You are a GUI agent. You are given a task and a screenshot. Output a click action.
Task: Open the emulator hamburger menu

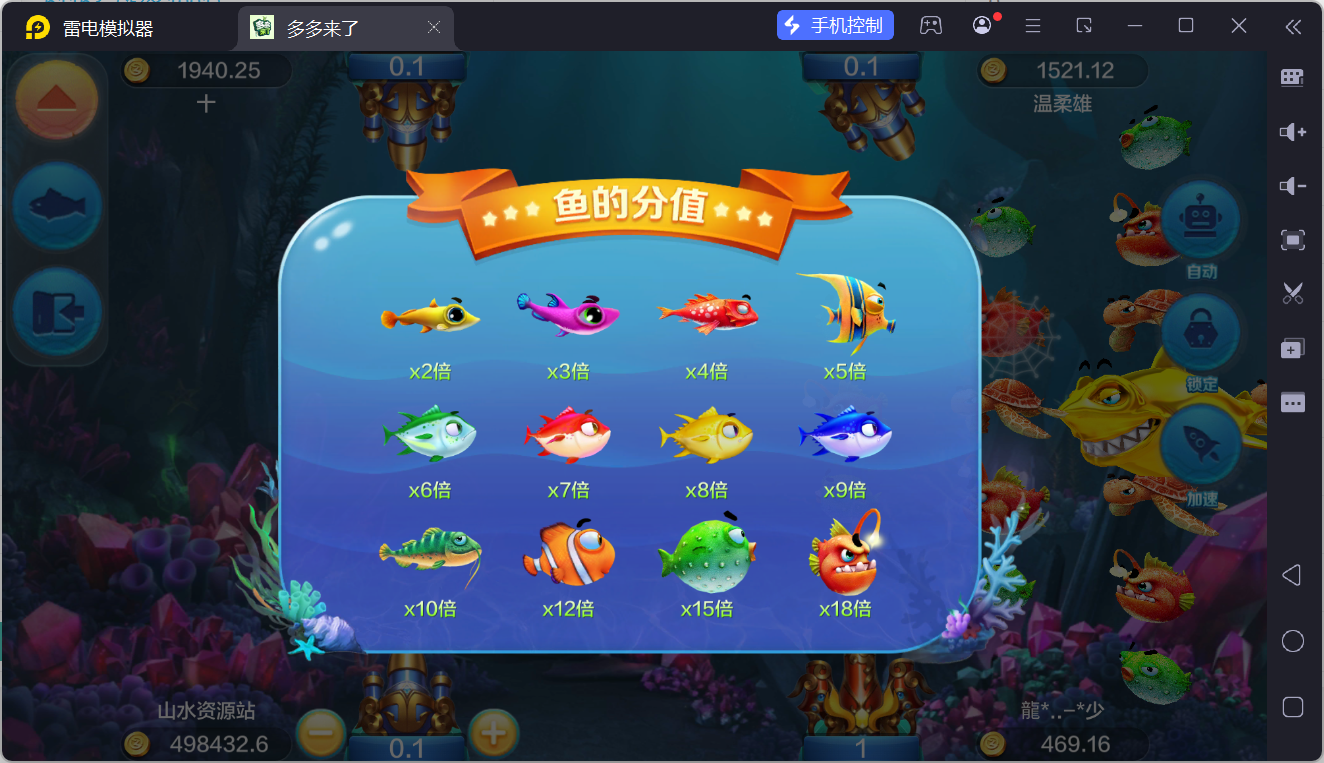click(x=1032, y=24)
